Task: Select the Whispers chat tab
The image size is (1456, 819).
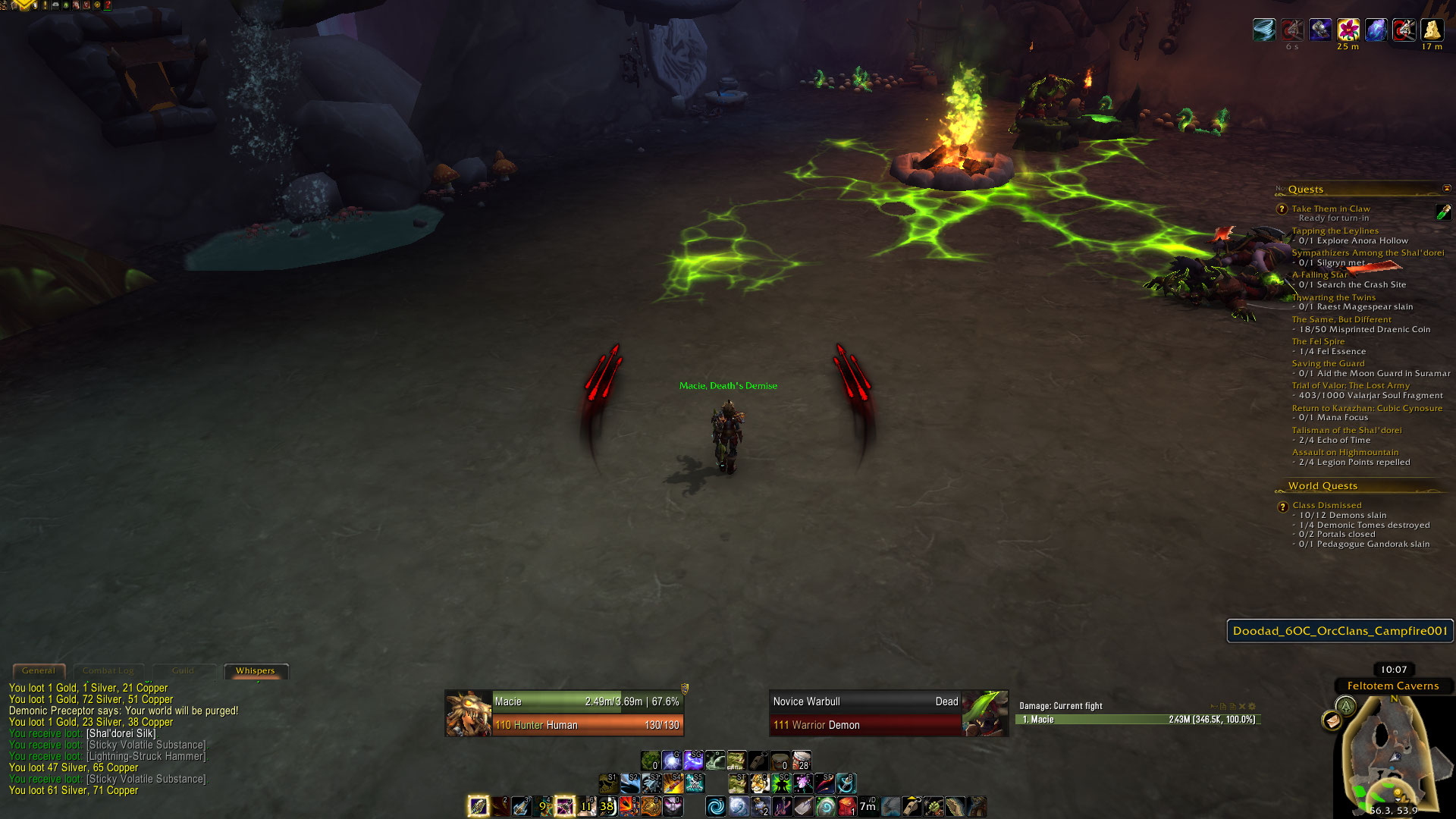Action: pos(256,670)
